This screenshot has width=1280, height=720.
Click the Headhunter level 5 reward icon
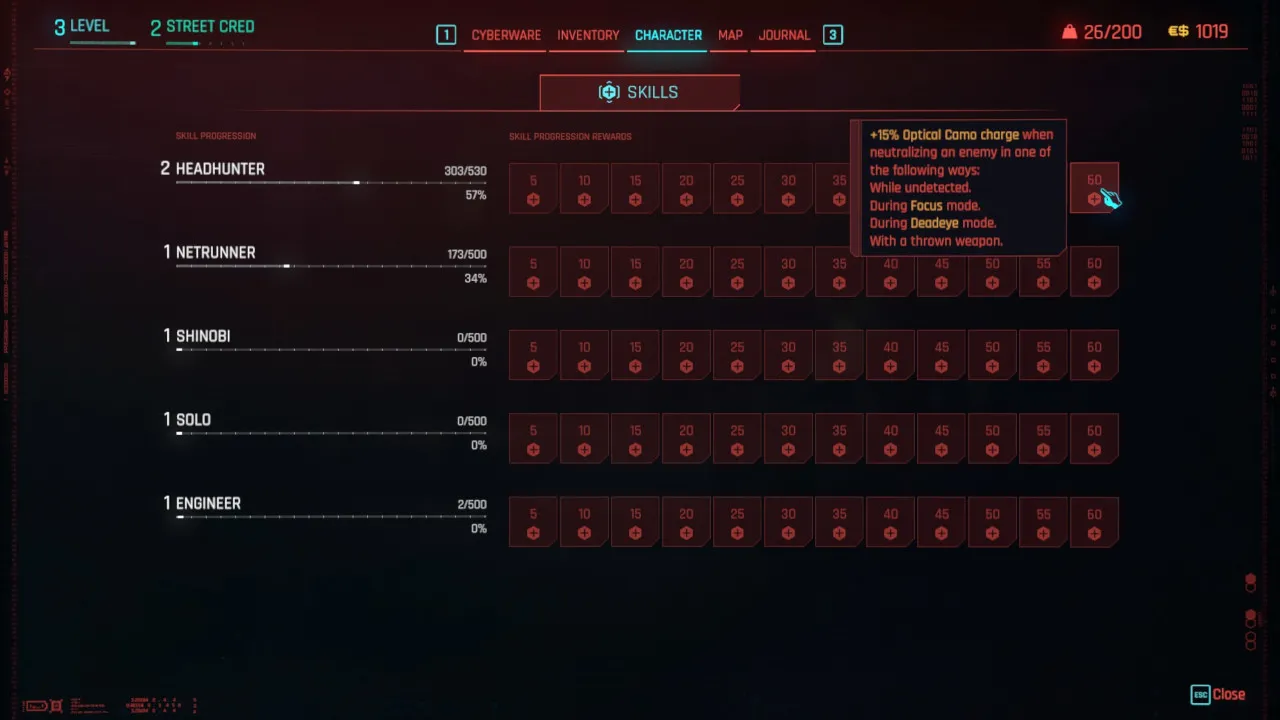[533, 188]
